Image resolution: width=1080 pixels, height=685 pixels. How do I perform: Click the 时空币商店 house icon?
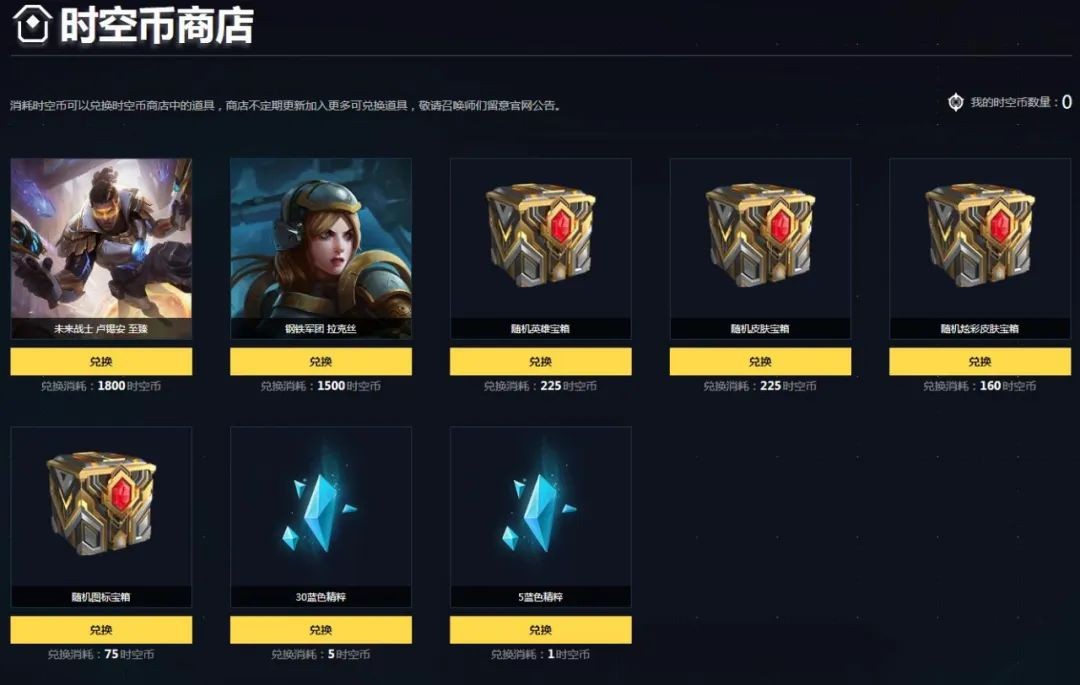[x=32, y=26]
